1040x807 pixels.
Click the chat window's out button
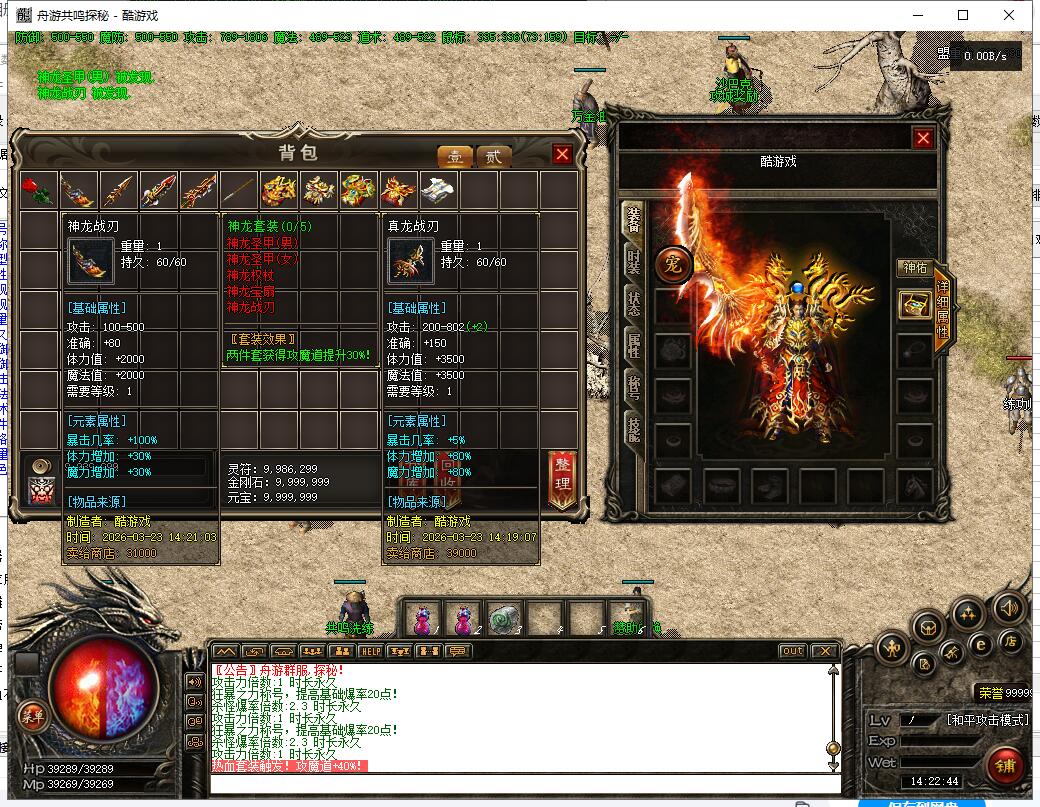792,651
